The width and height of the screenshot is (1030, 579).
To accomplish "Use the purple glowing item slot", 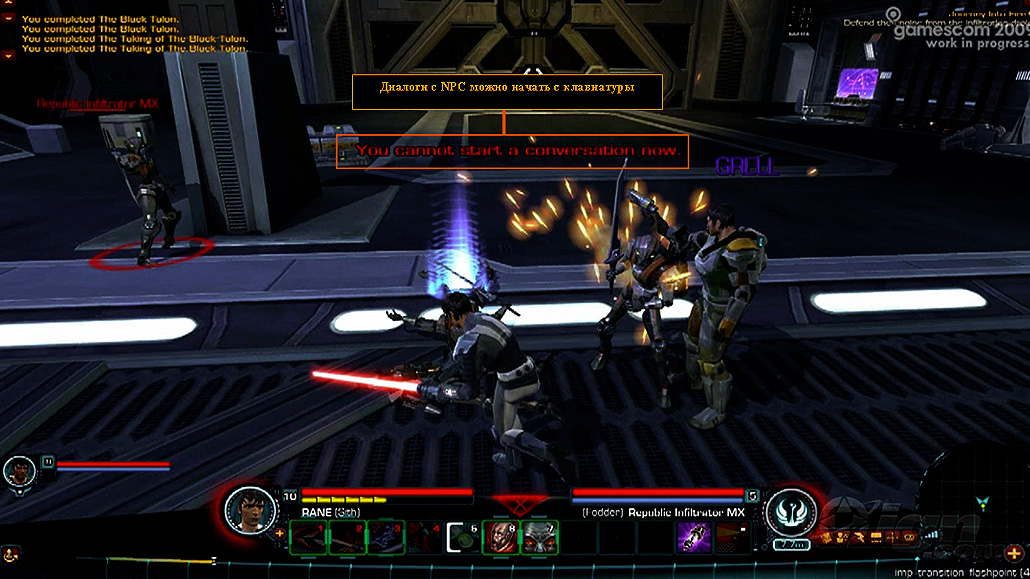I will click(692, 537).
